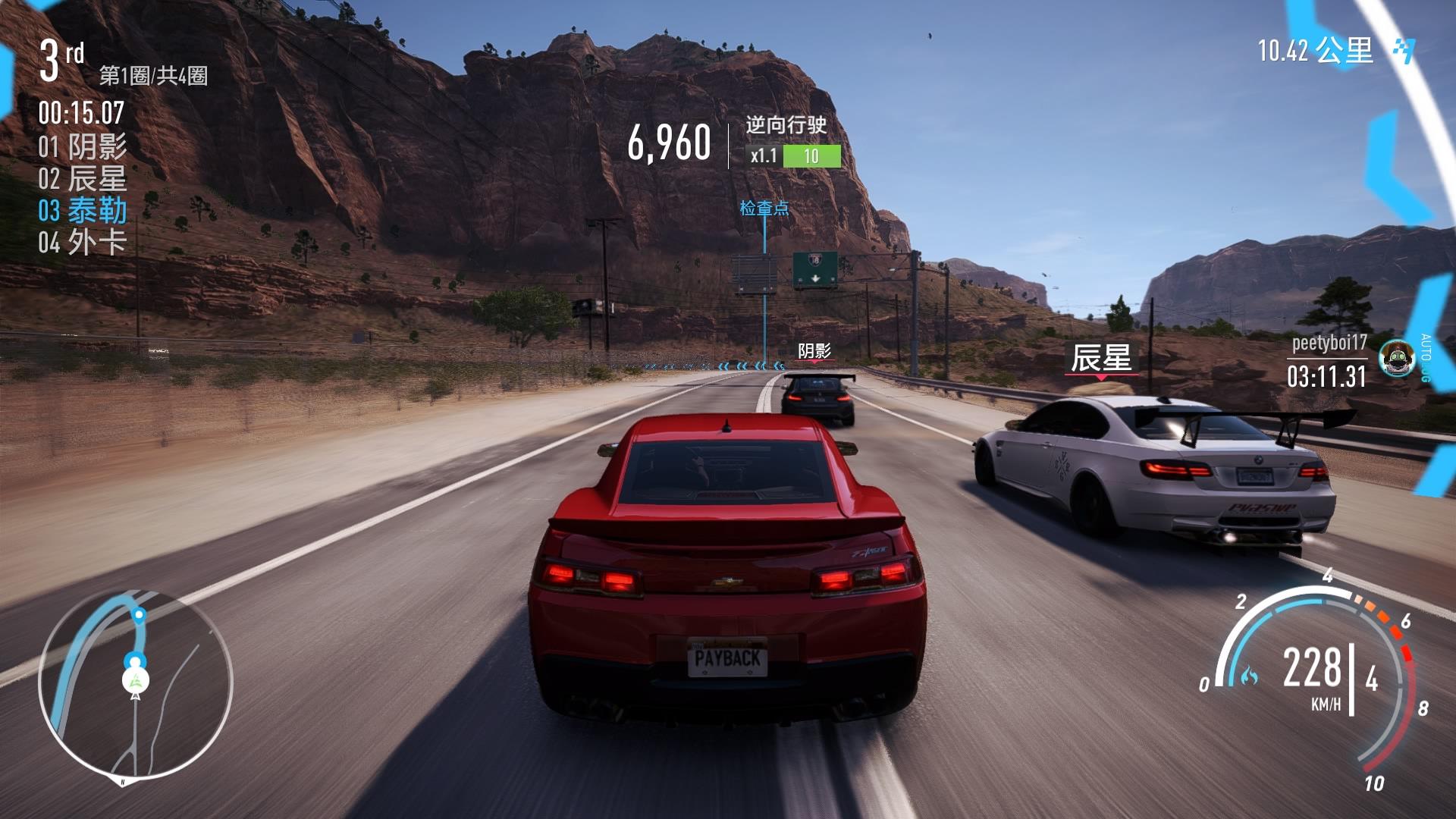Image resolution: width=1456 pixels, height=819 pixels.
Task: Click the nitrous flame icon on the speedometer
Action: point(1249,674)
